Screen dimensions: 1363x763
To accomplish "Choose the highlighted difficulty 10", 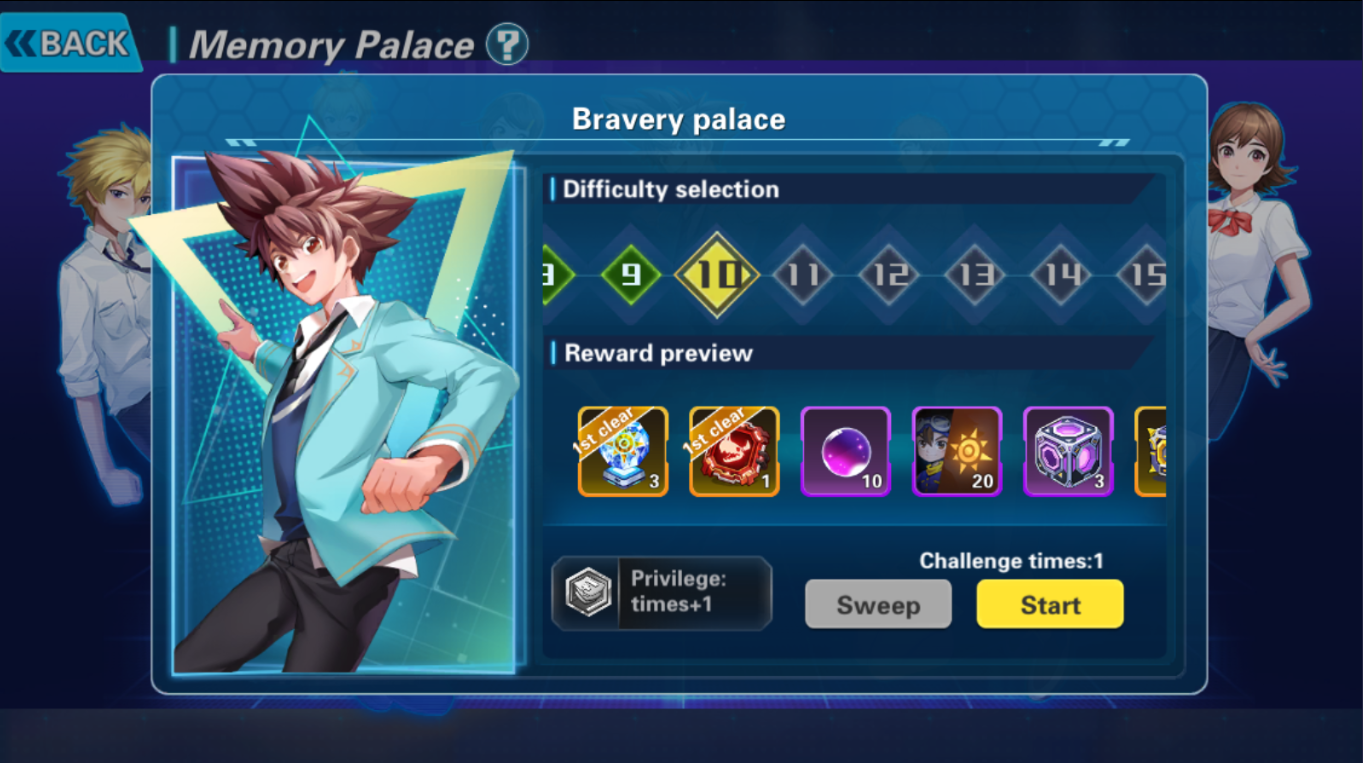I will [717, 274].
